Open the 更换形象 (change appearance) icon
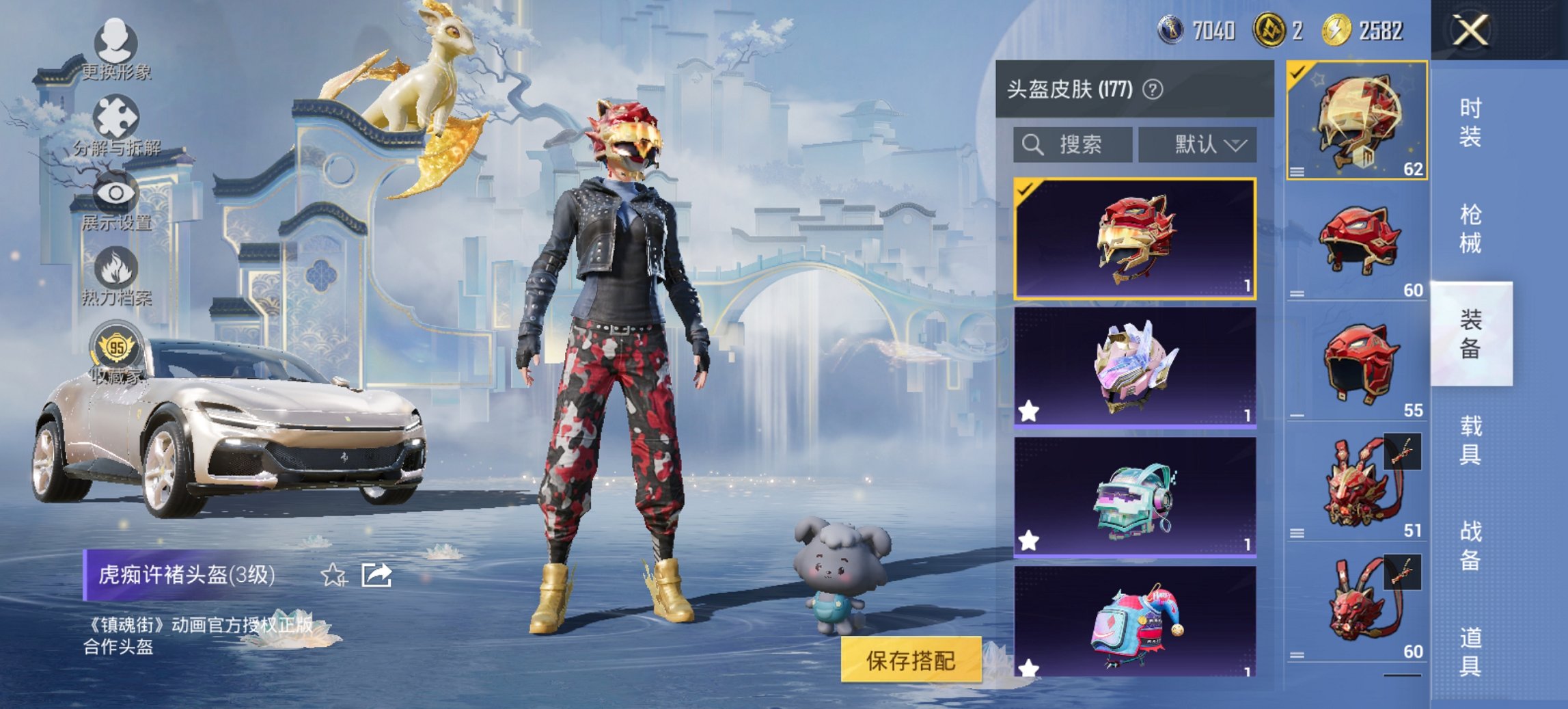The width and height of the screenshot is (1568, 709). [118, 42]
